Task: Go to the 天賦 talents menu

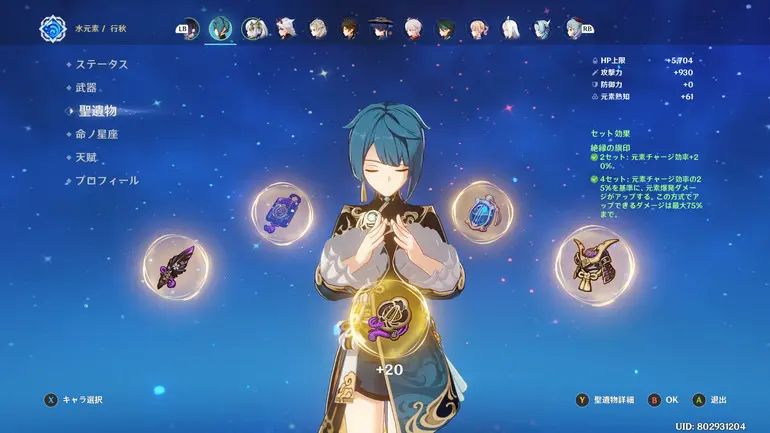Action: point(87,157)
